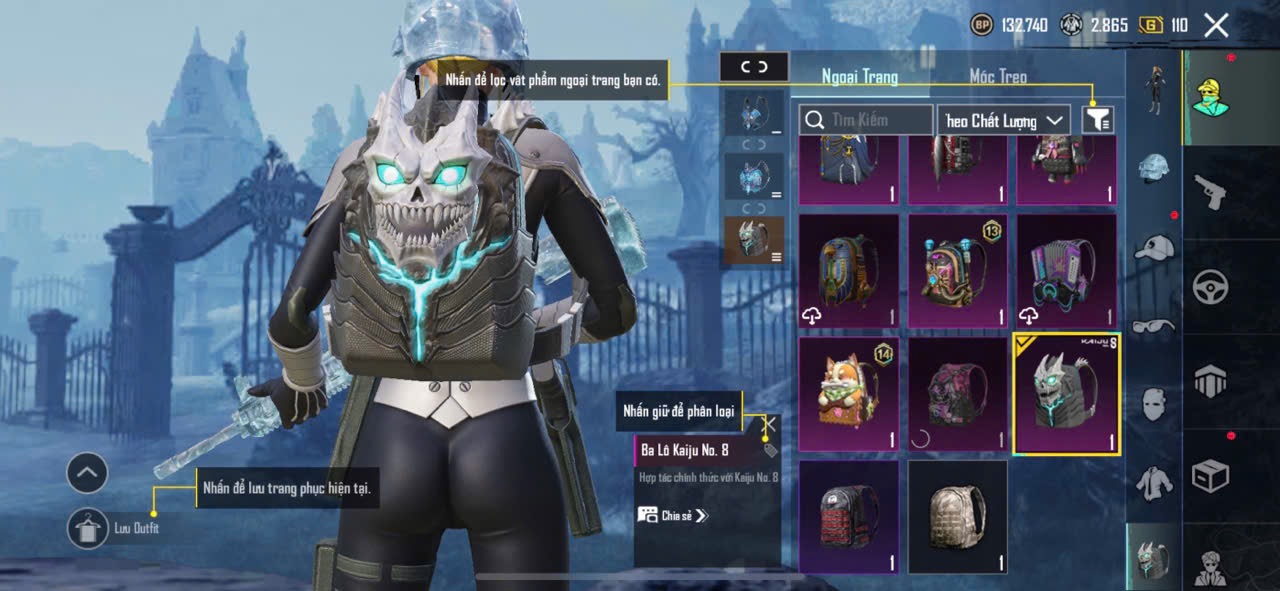Choose the black and red backpack
Image resolution: width=1280 pixels, height=591 pixels.
click(x=848, y=517)
